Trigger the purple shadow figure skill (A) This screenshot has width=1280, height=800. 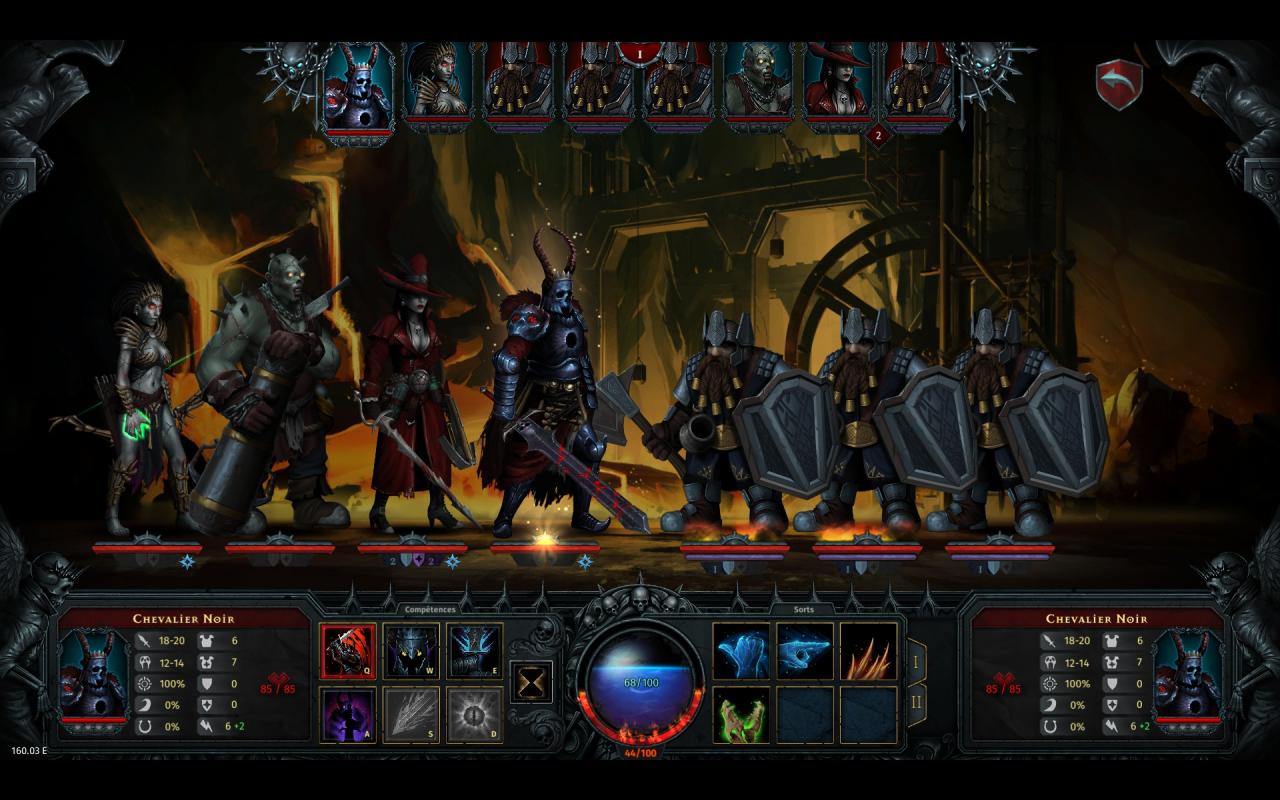(x=348, y=714)
